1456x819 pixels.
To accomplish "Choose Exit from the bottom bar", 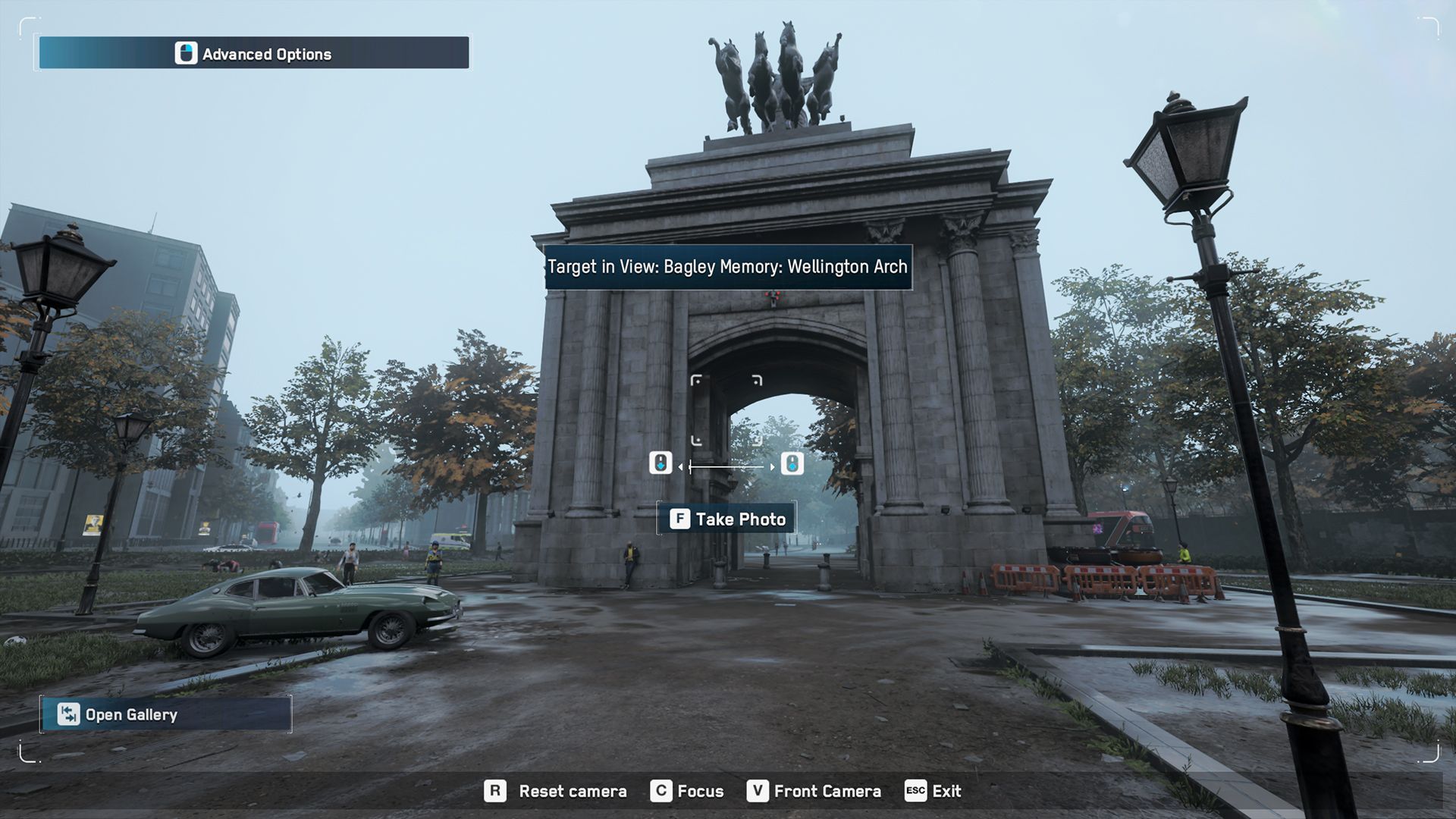I will [x=946, y=791].
